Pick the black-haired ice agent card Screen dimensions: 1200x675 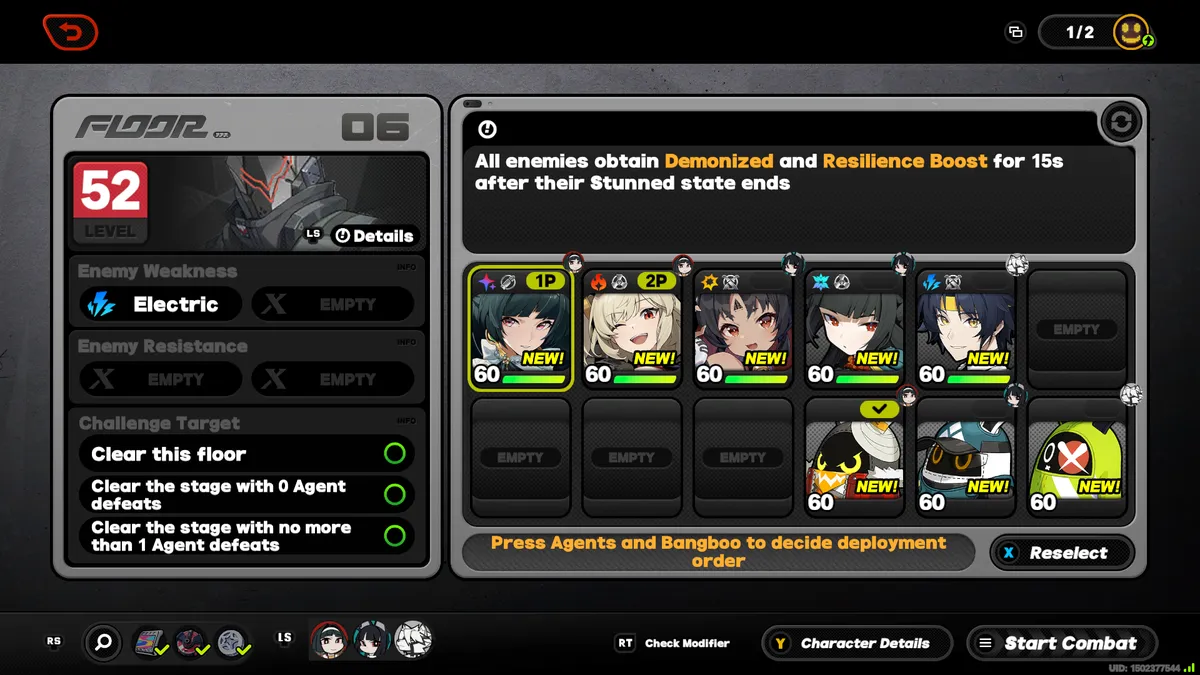pos(854,329)
